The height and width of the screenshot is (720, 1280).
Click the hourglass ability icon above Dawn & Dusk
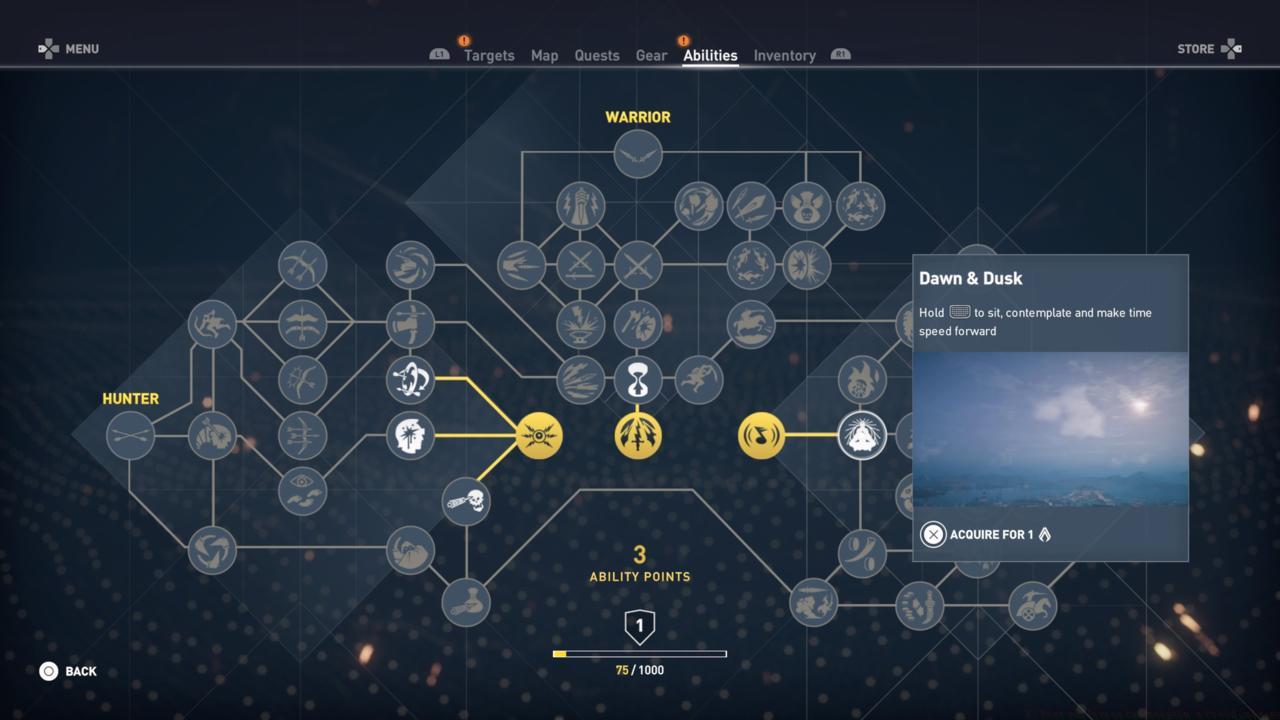(638, 381)
